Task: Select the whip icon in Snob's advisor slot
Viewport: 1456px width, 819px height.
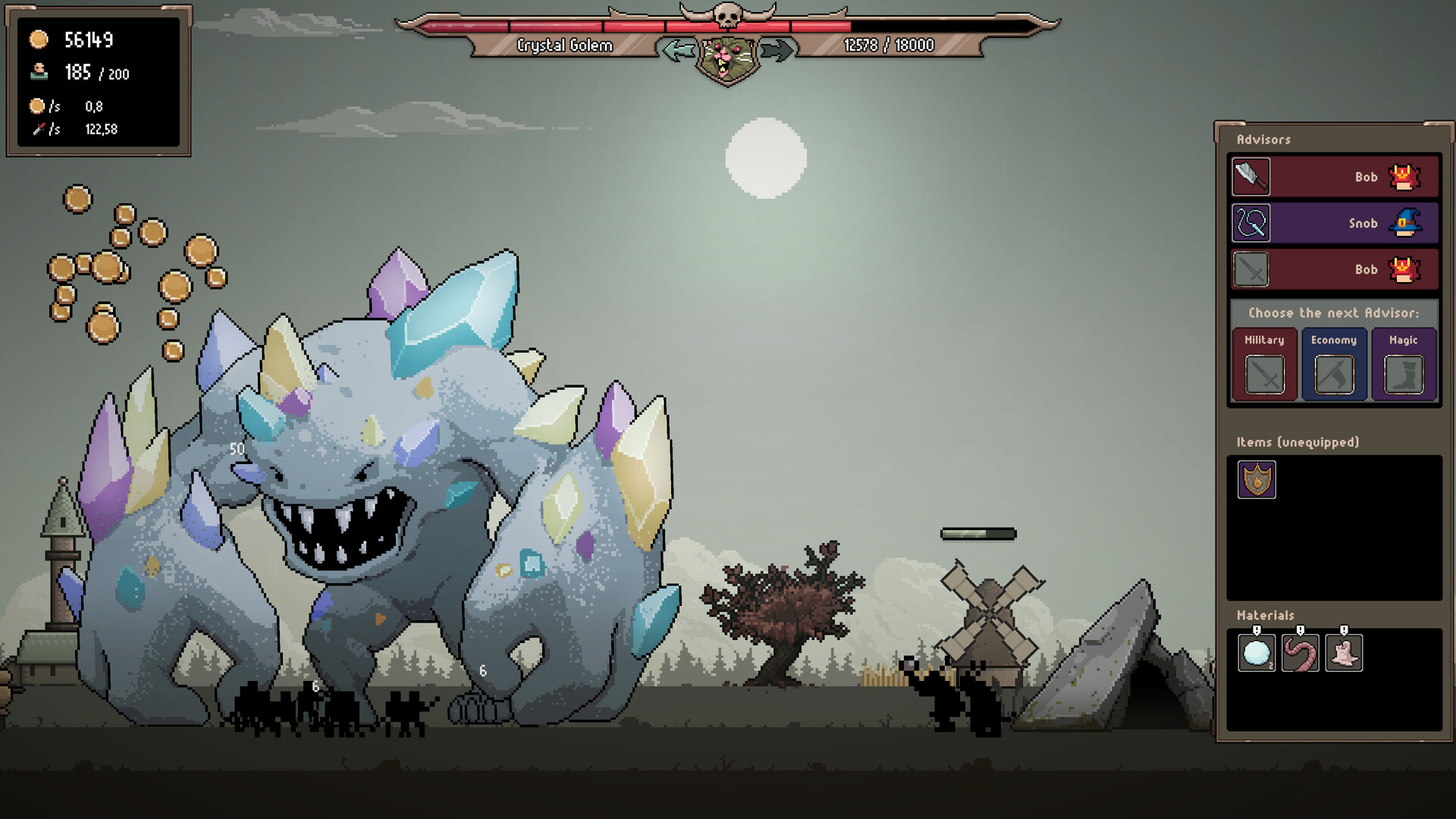Action: click(1250, 223)
